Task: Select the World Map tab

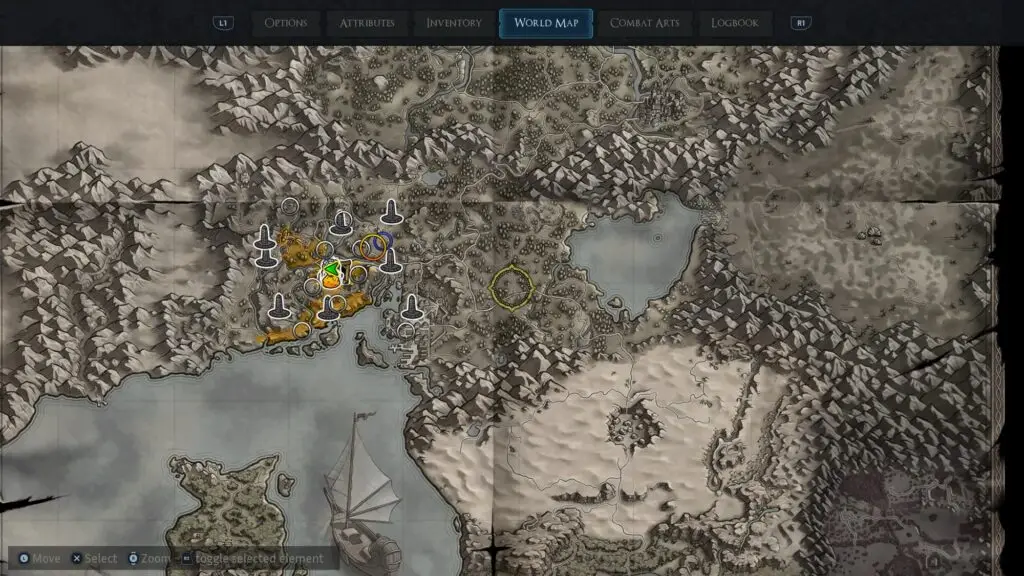Action: tap(546, 23)
